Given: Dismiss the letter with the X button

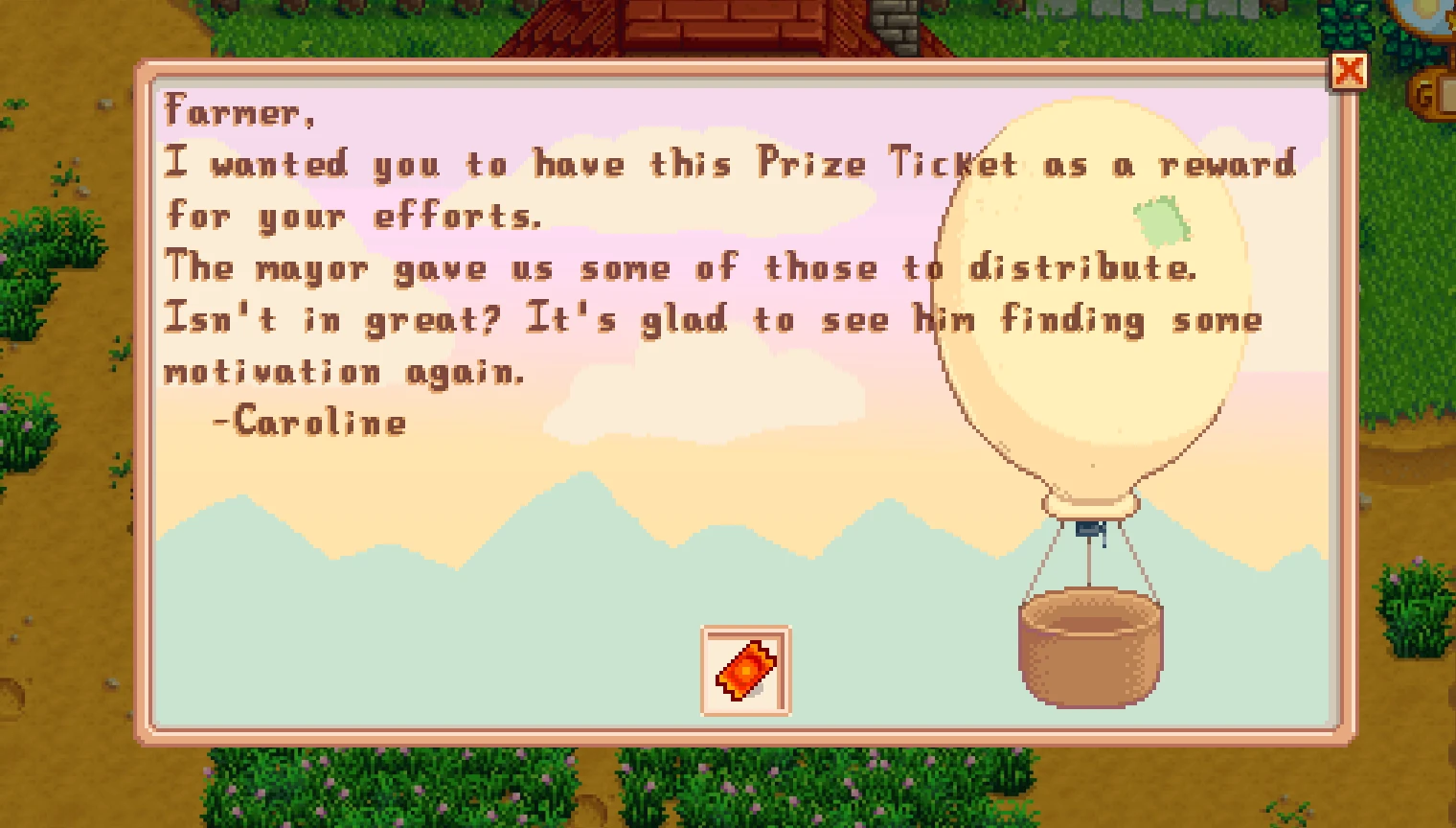Looking at the screenshot, I should point(1351,71).
